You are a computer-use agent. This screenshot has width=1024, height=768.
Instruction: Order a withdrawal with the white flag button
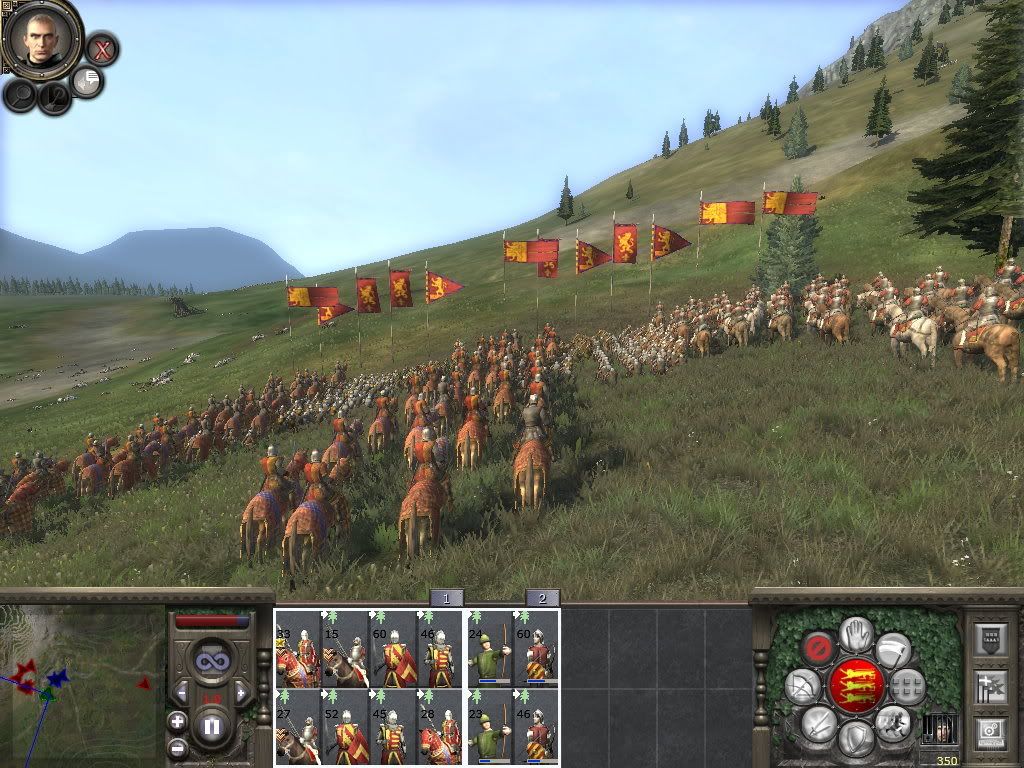[x=894, y=649]
